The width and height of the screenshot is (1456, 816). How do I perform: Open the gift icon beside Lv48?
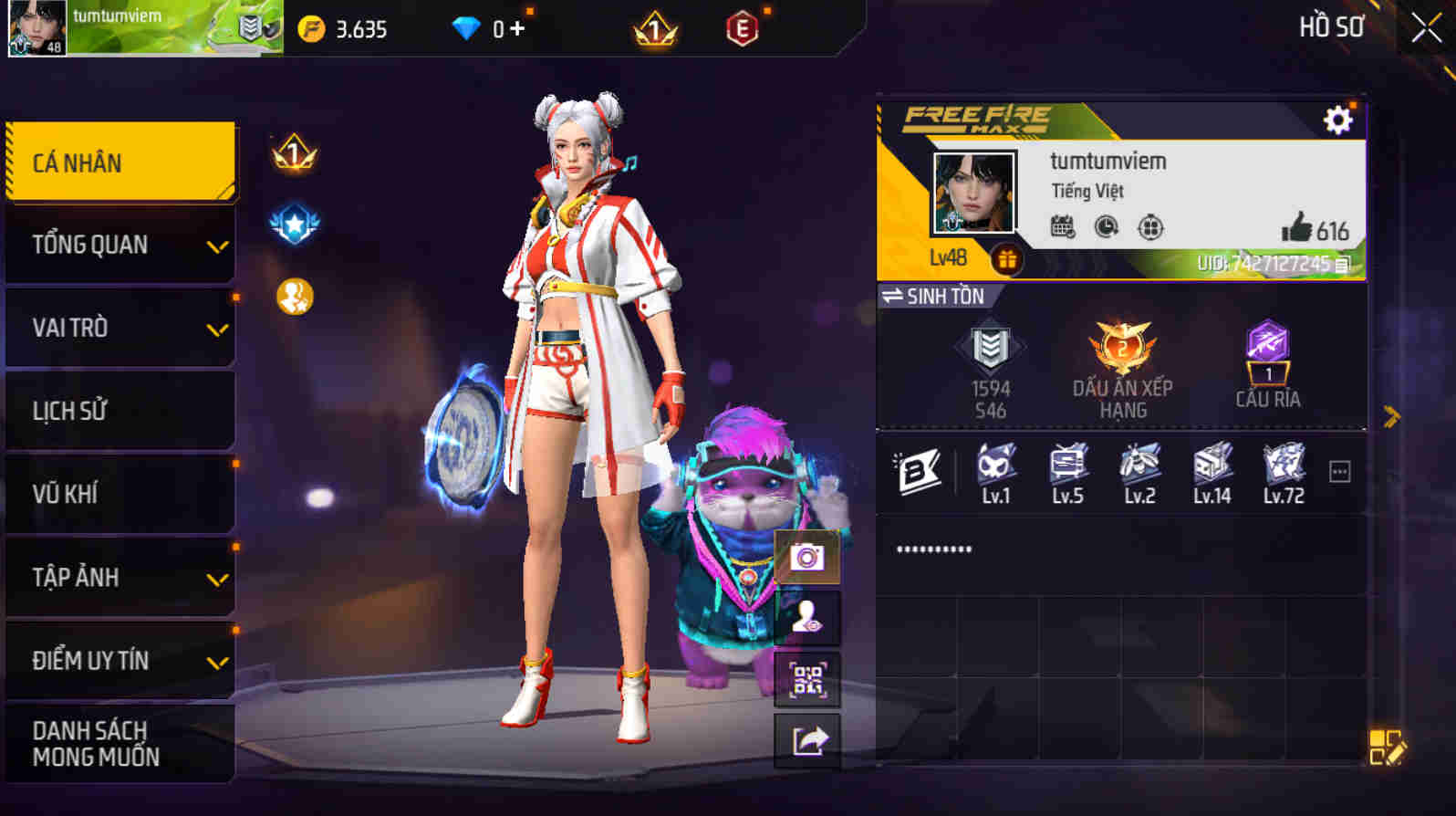coord(1006,257)
